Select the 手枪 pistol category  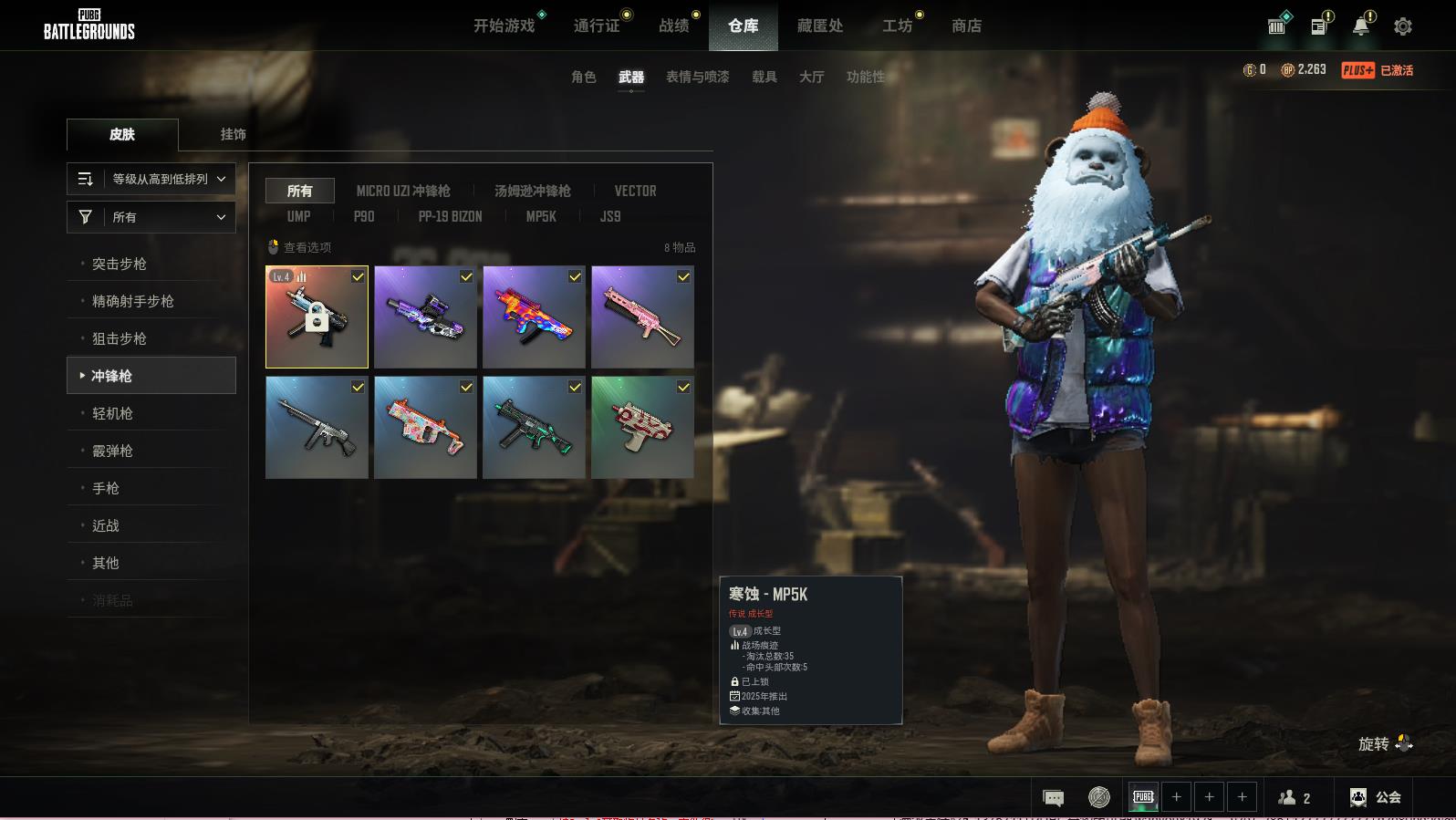coord(106,488)
